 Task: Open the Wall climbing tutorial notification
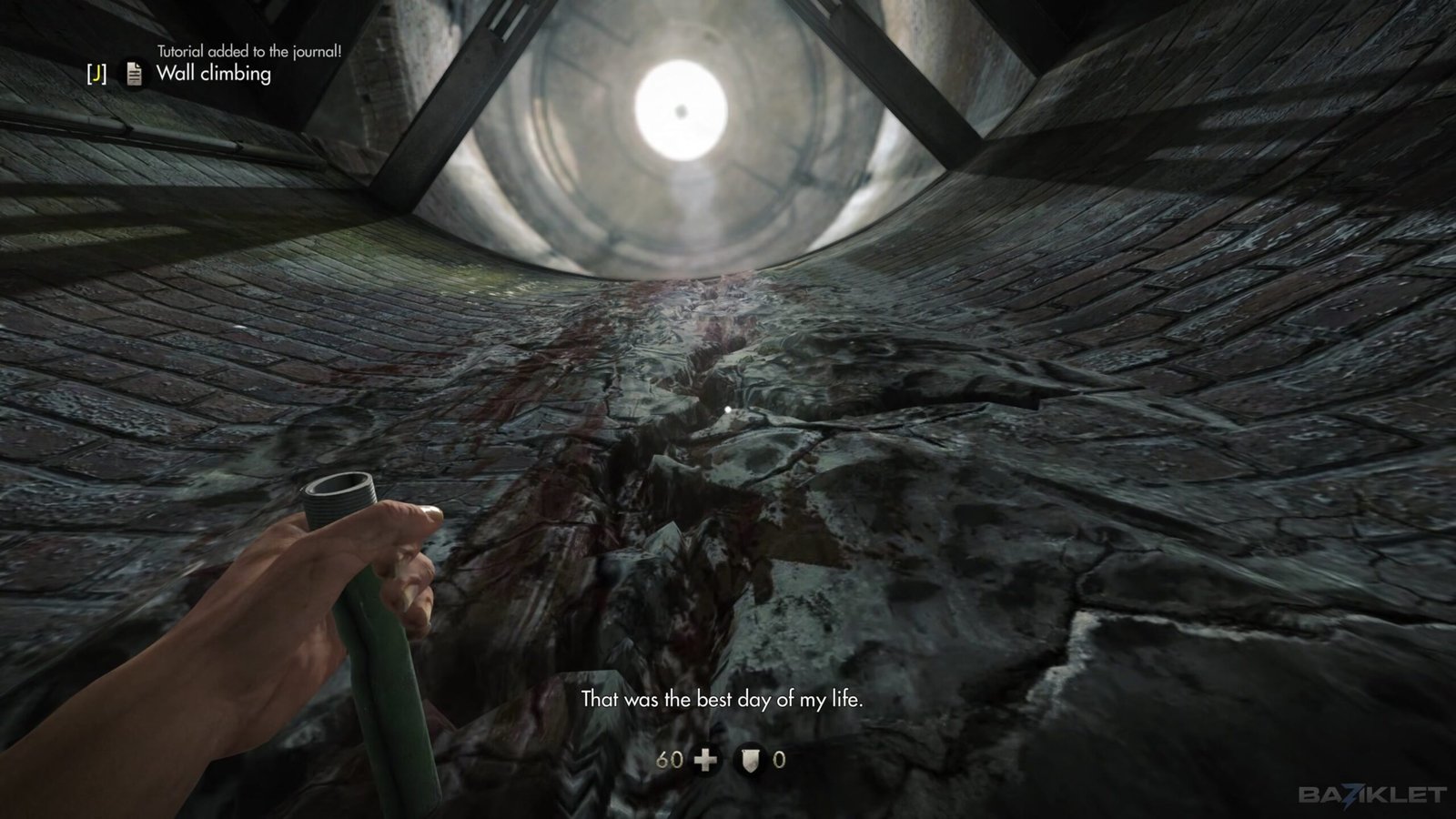(x=213, y=74)
